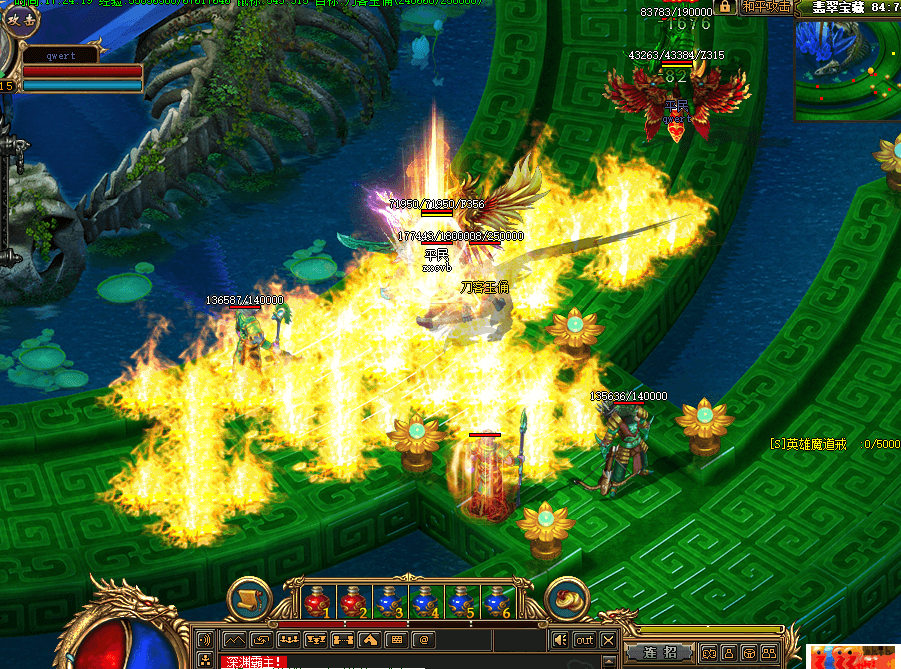Viewport: 901px width, 669px height.
Task: Click the round golden swirl icon button
Action: [x=567, y=599]
